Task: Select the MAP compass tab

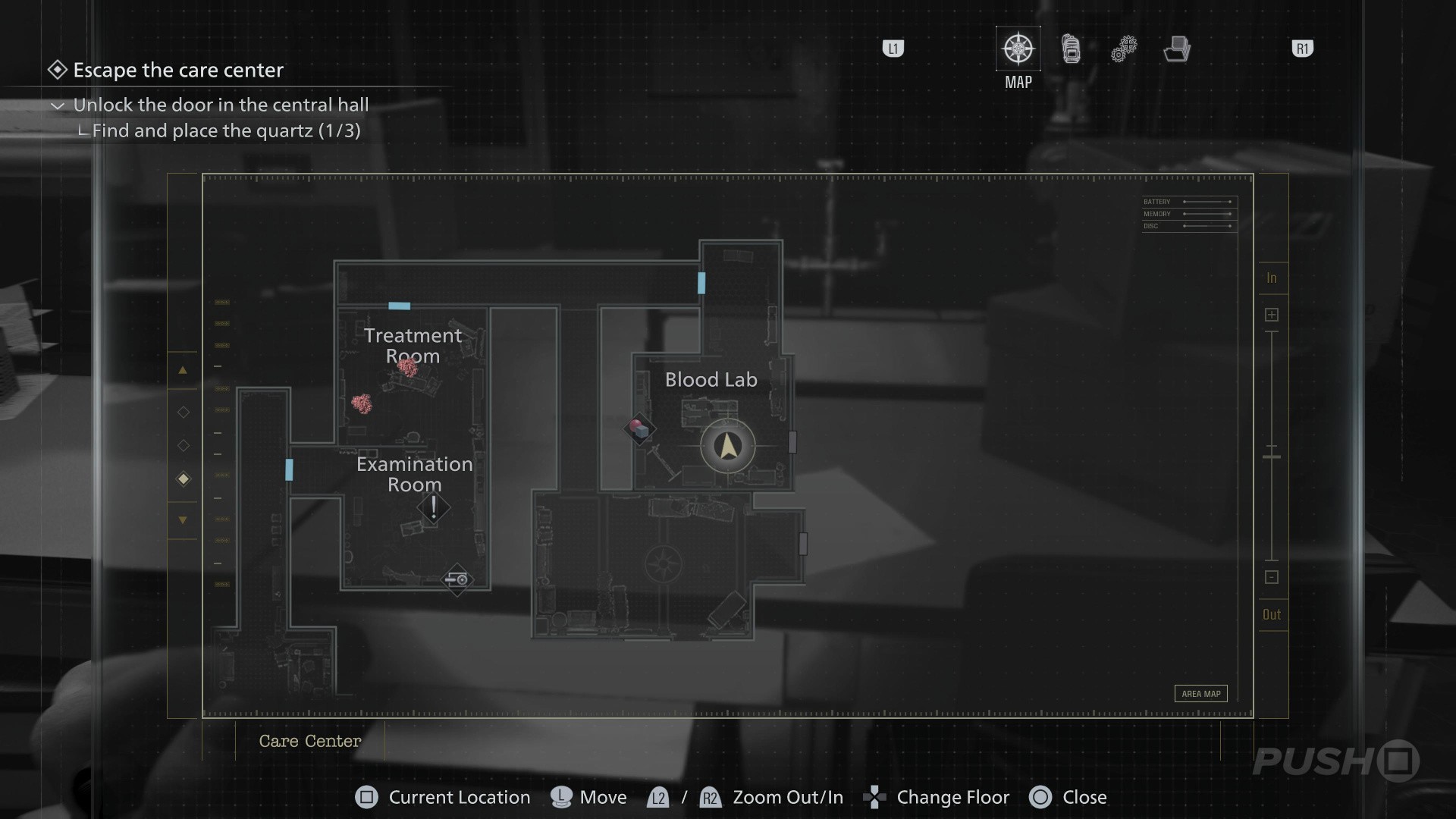Action: click(x=1018, y=49)
